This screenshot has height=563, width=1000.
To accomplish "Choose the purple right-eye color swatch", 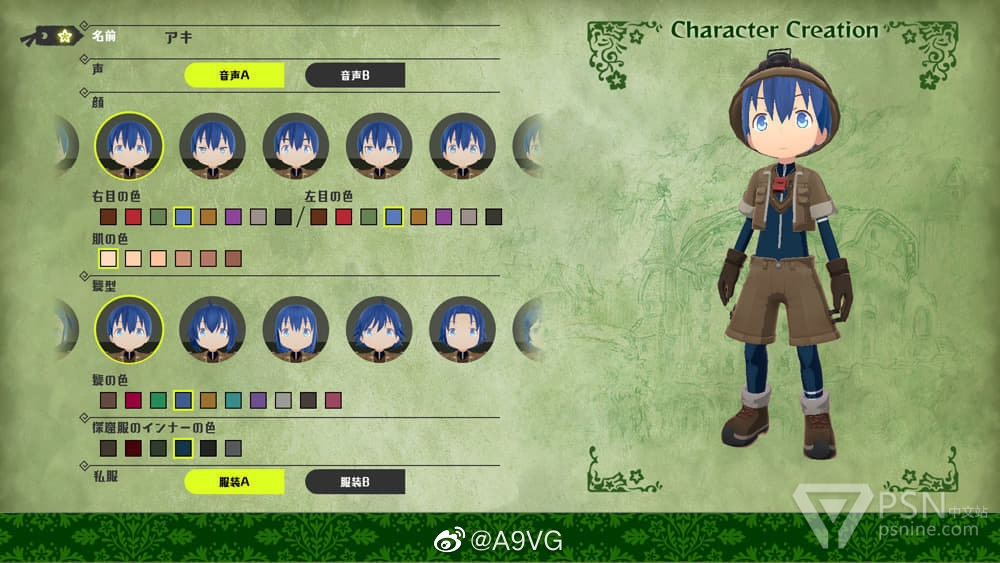I will (233, 217).
